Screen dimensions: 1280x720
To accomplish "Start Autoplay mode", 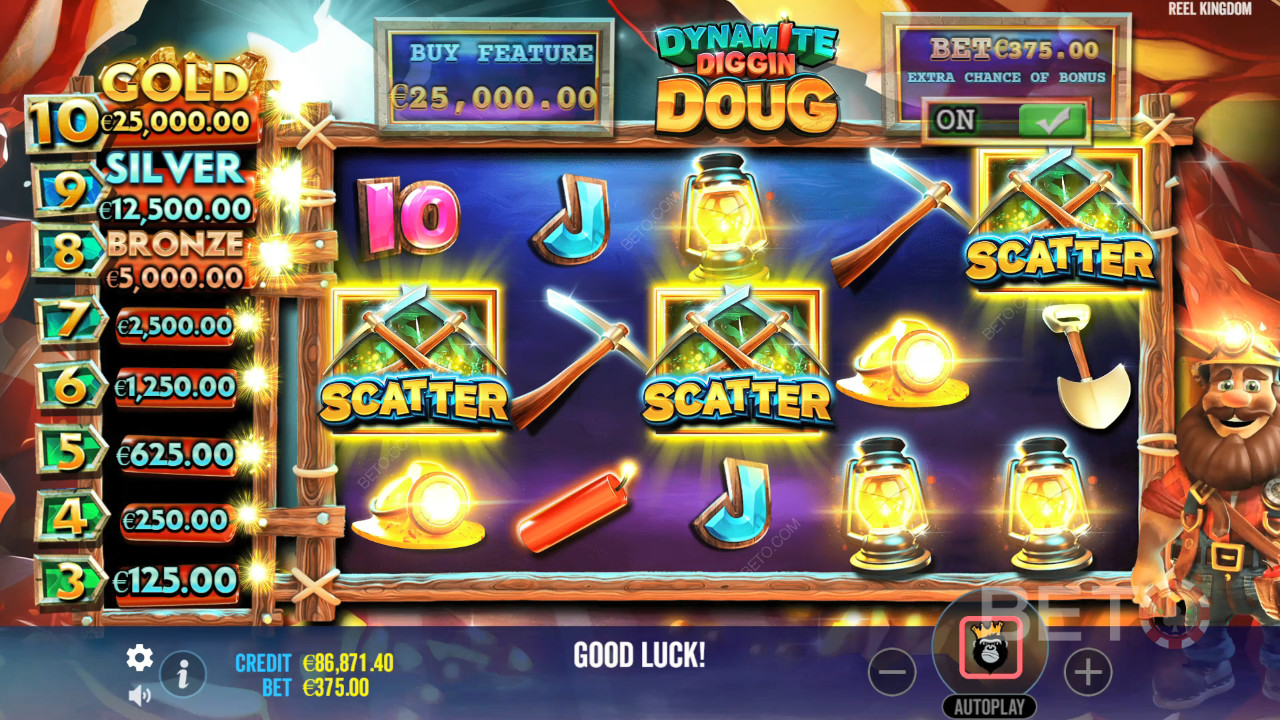I will (x=990, y=707).
